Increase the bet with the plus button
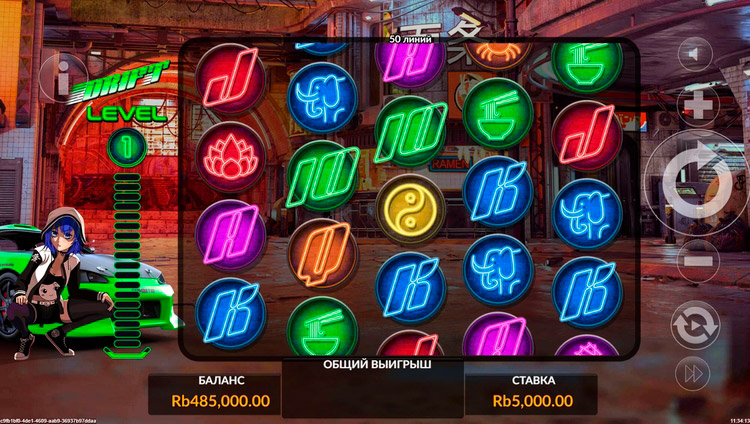The width and height of the screenshot is (750, 424). click(698, 105)
